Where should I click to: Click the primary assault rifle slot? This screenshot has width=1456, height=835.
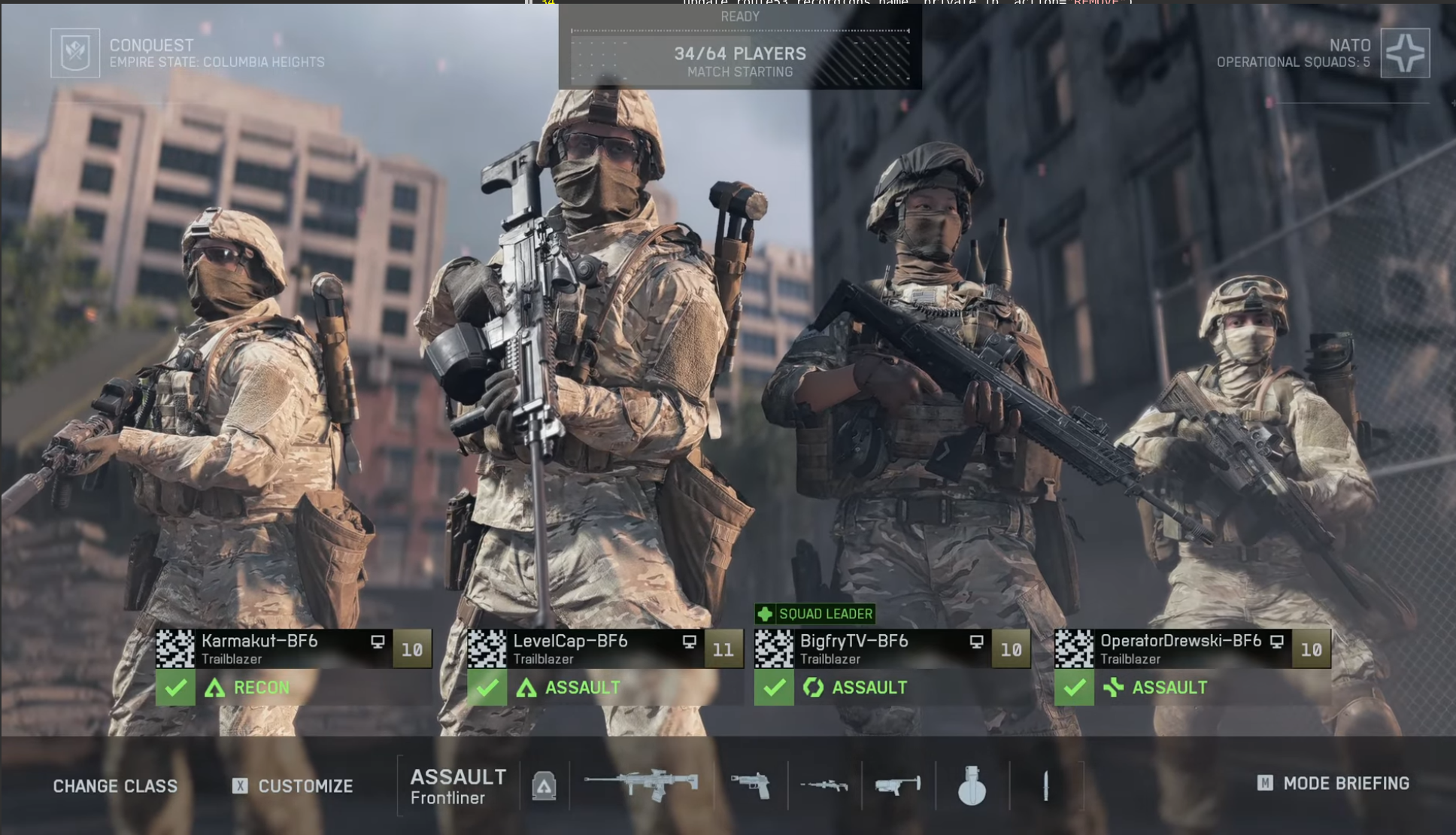coord(642,785)
